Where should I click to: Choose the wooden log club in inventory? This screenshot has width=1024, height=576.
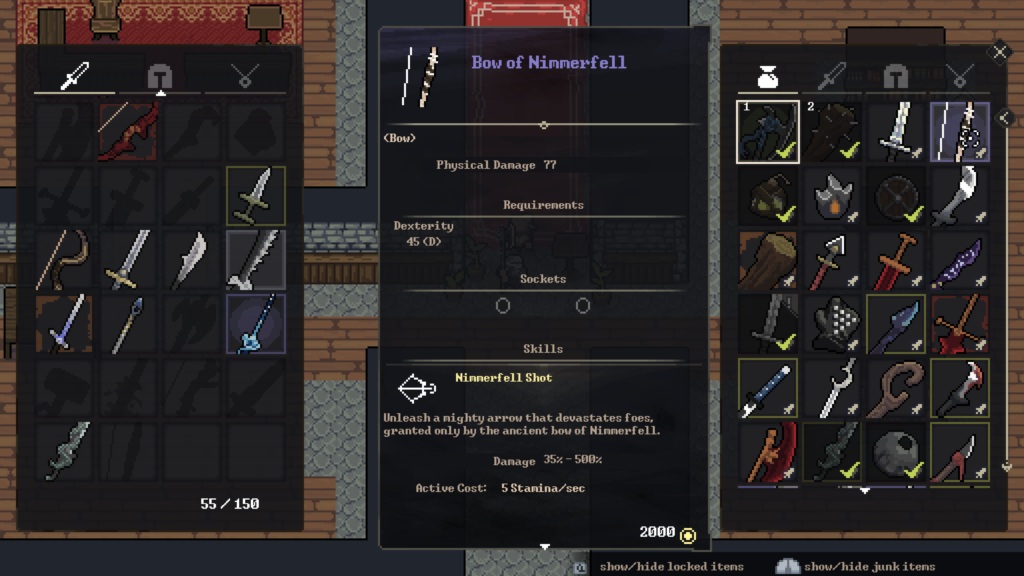point(768,259)
